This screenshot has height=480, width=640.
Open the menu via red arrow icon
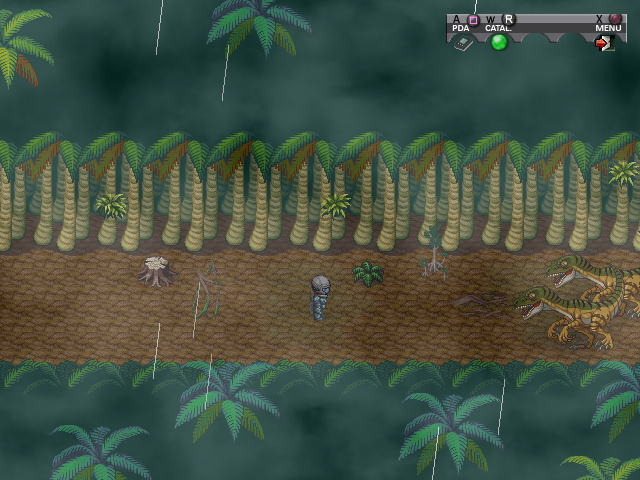pos(606,43)
